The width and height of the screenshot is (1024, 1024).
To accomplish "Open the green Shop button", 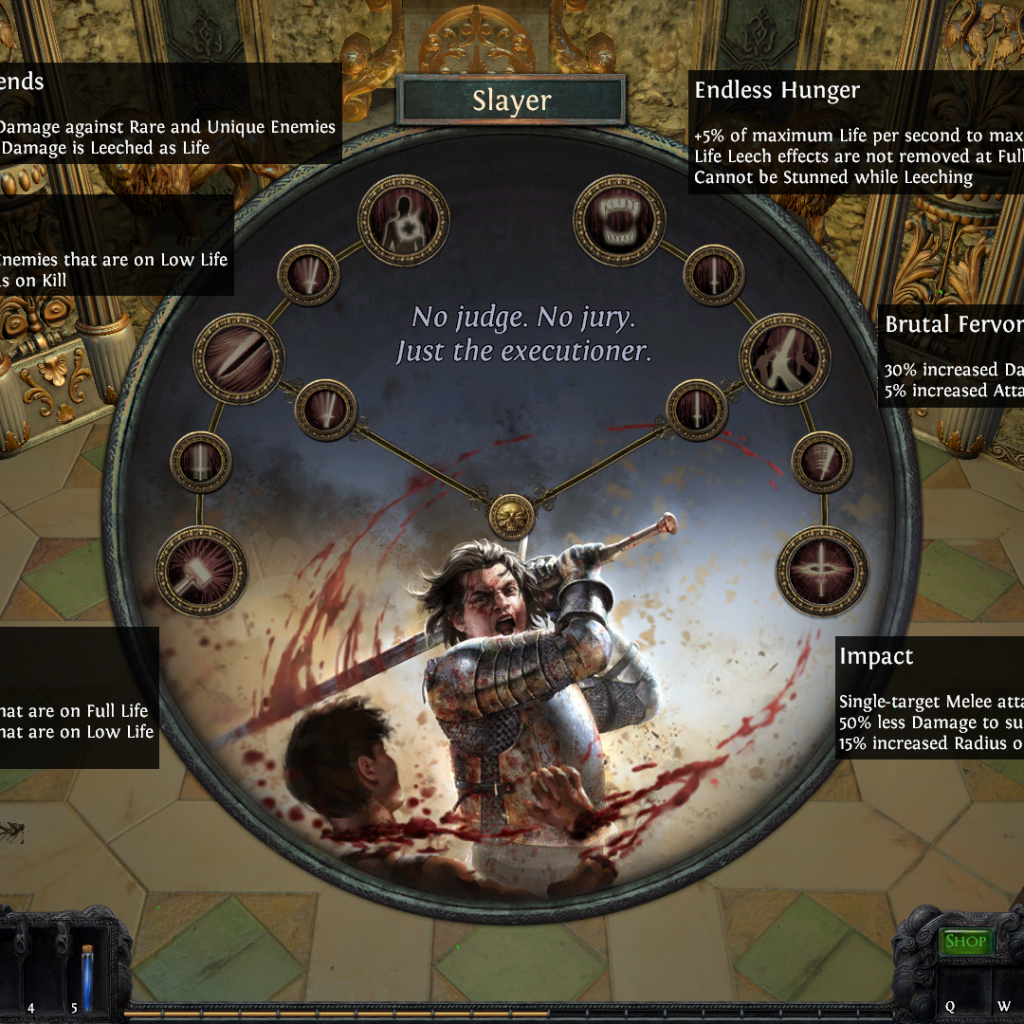I will tap(965, 941).
